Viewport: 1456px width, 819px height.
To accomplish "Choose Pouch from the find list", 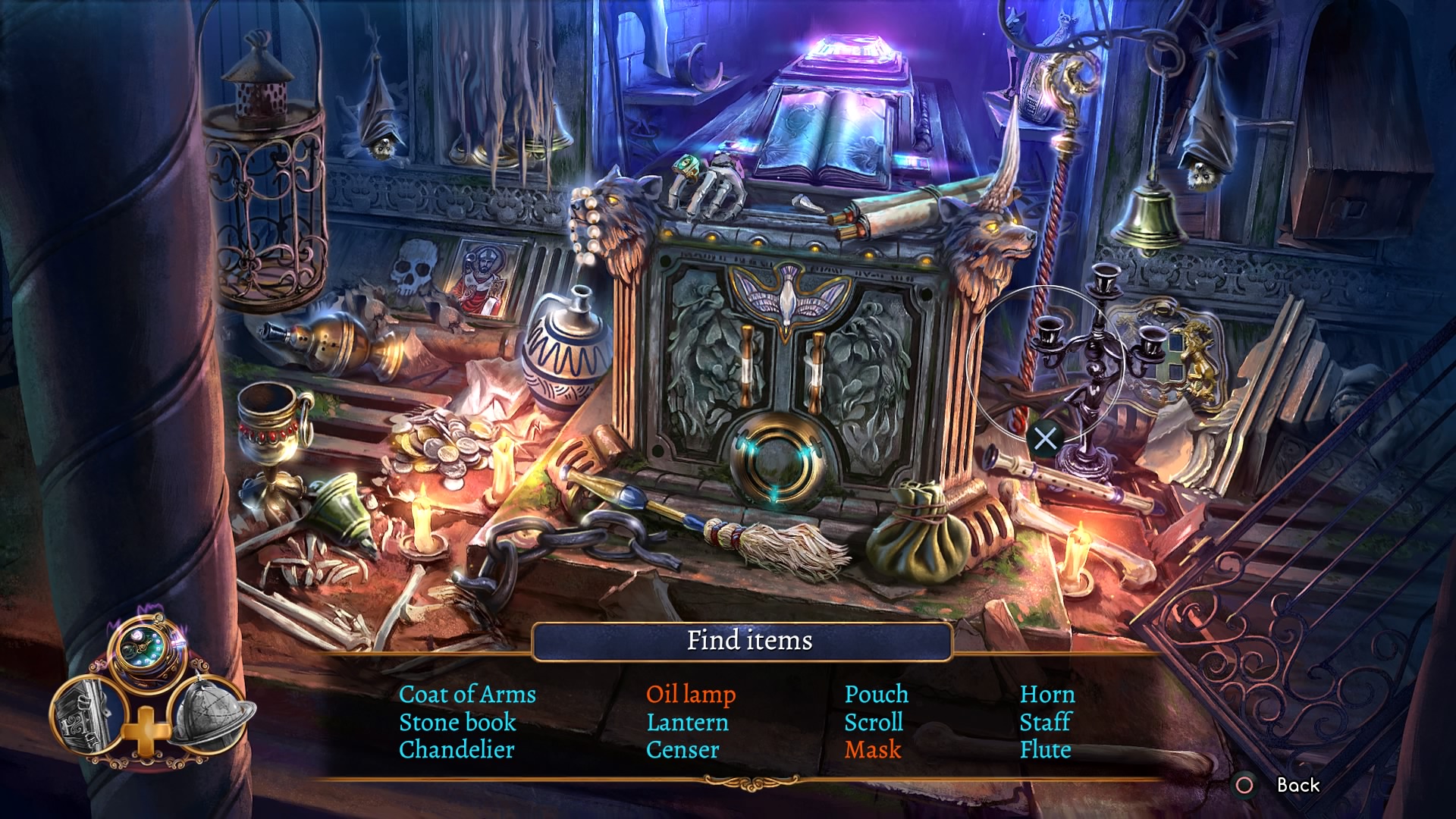I will click(877, 694).
